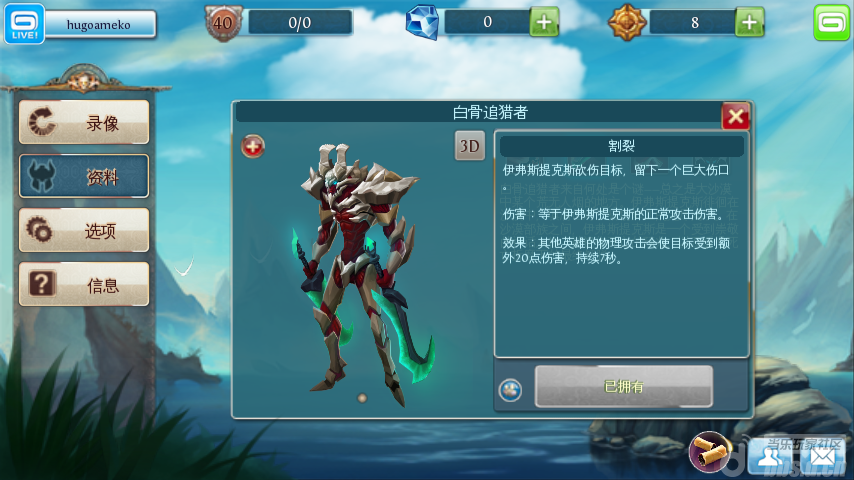The width and height of the screenshot is (854, 480).
Task: Close the 白骨追猎者 hero panel
Action: pyautogui.click(x=736, y=117)
